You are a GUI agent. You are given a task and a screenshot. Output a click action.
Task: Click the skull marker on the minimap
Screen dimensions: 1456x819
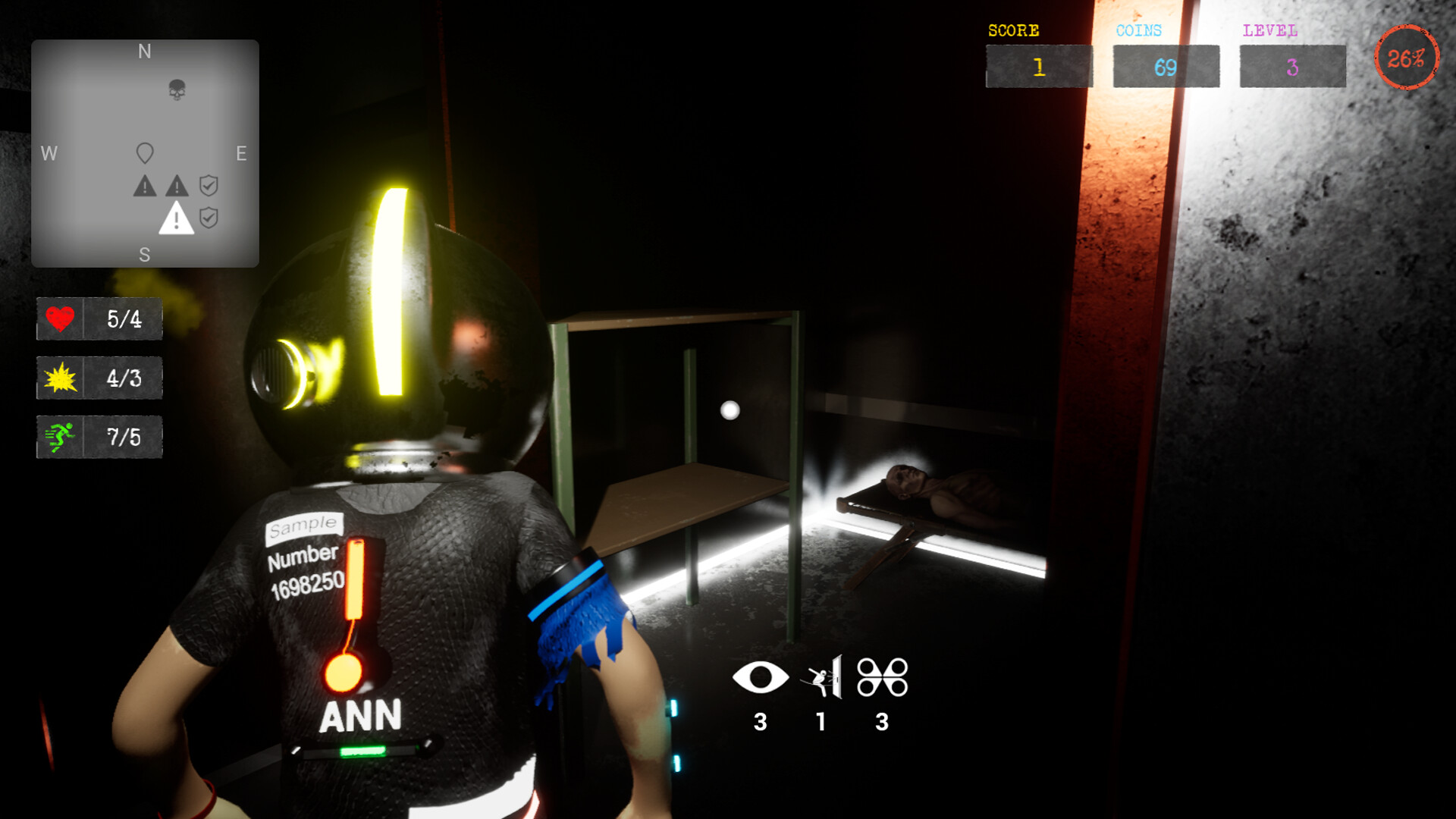tap(176, 89)
